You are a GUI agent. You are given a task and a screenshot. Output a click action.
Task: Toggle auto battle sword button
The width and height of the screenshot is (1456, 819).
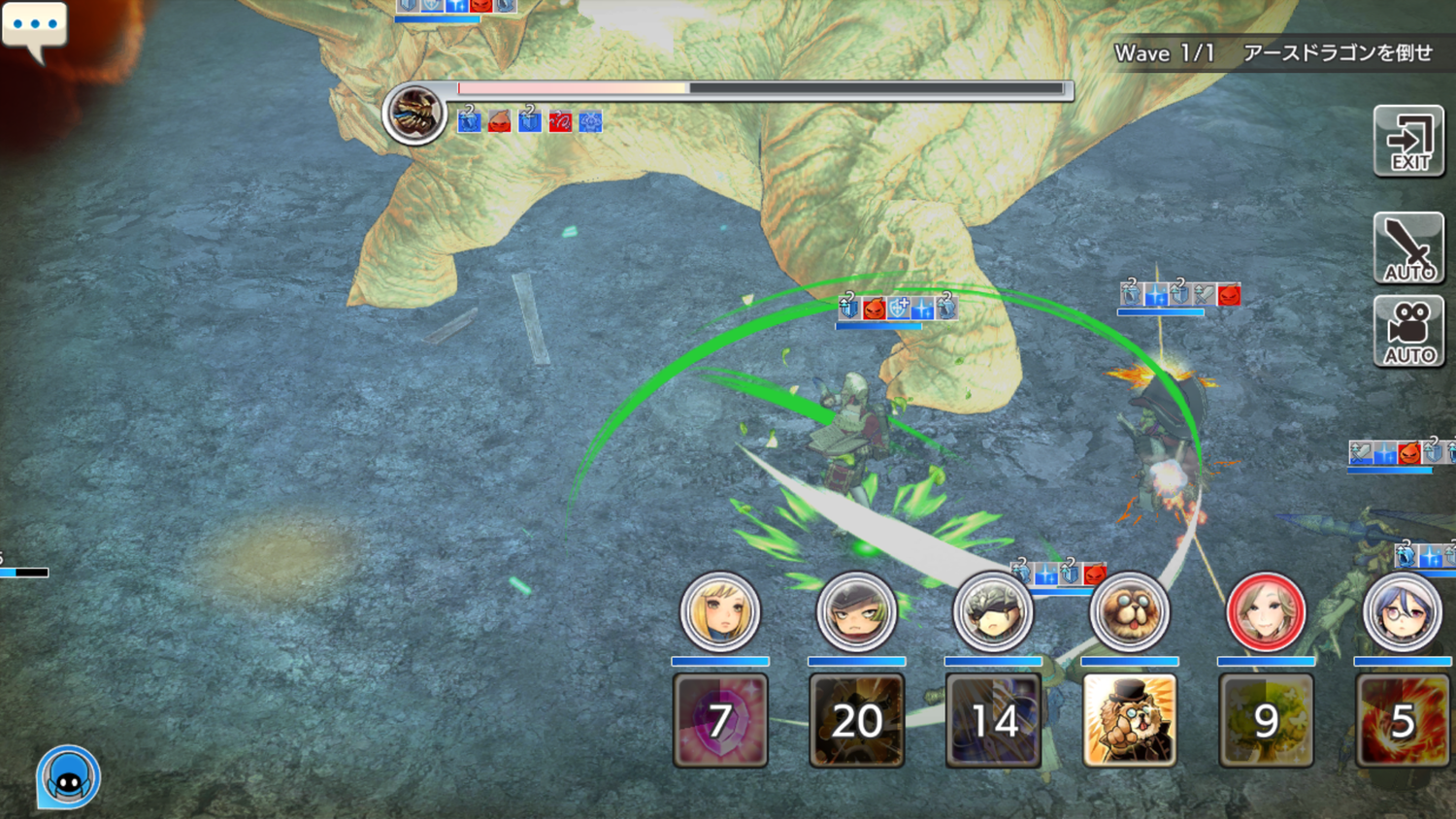[1408, 247]
